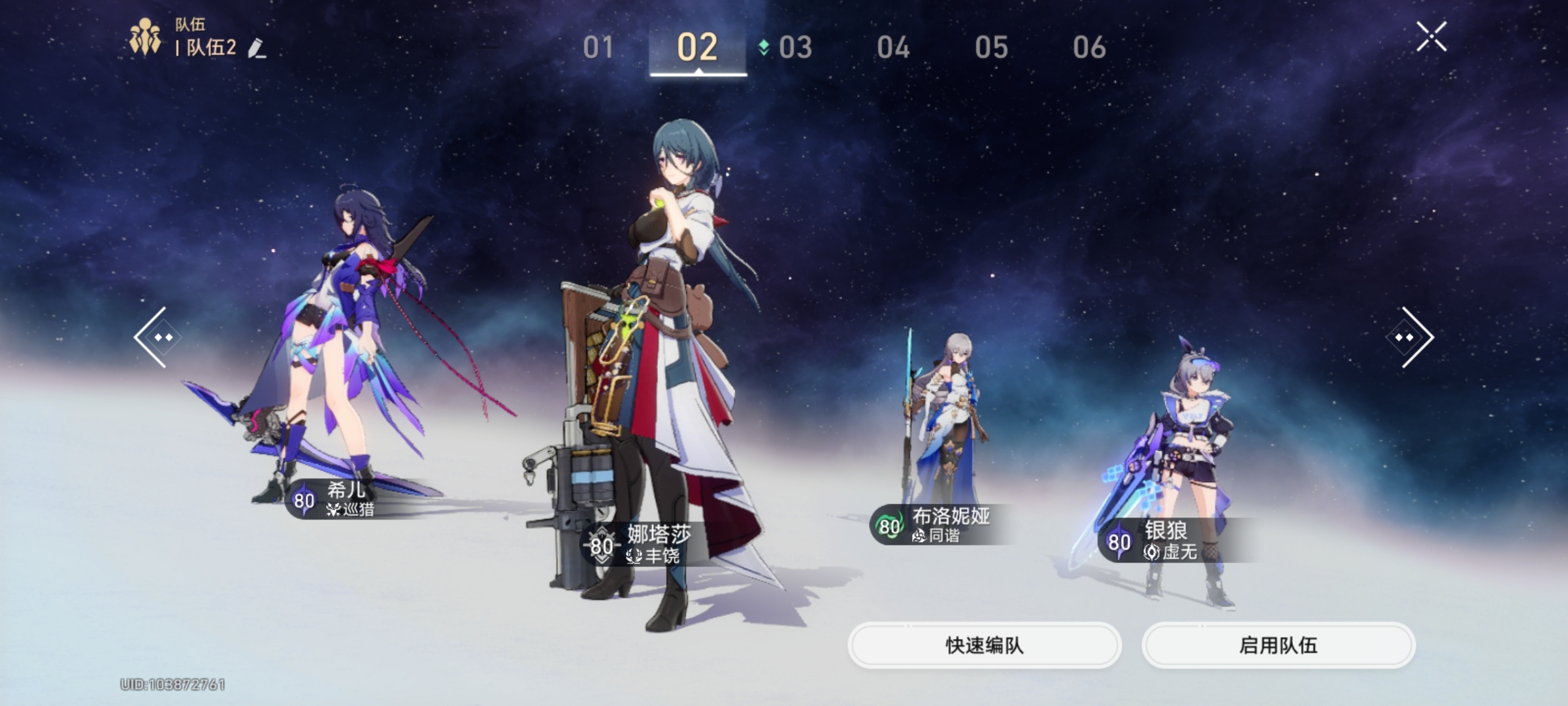This screenshot has height=706, width=1568.
Task: Go to team tab 06
Action: click(1089, 48)
